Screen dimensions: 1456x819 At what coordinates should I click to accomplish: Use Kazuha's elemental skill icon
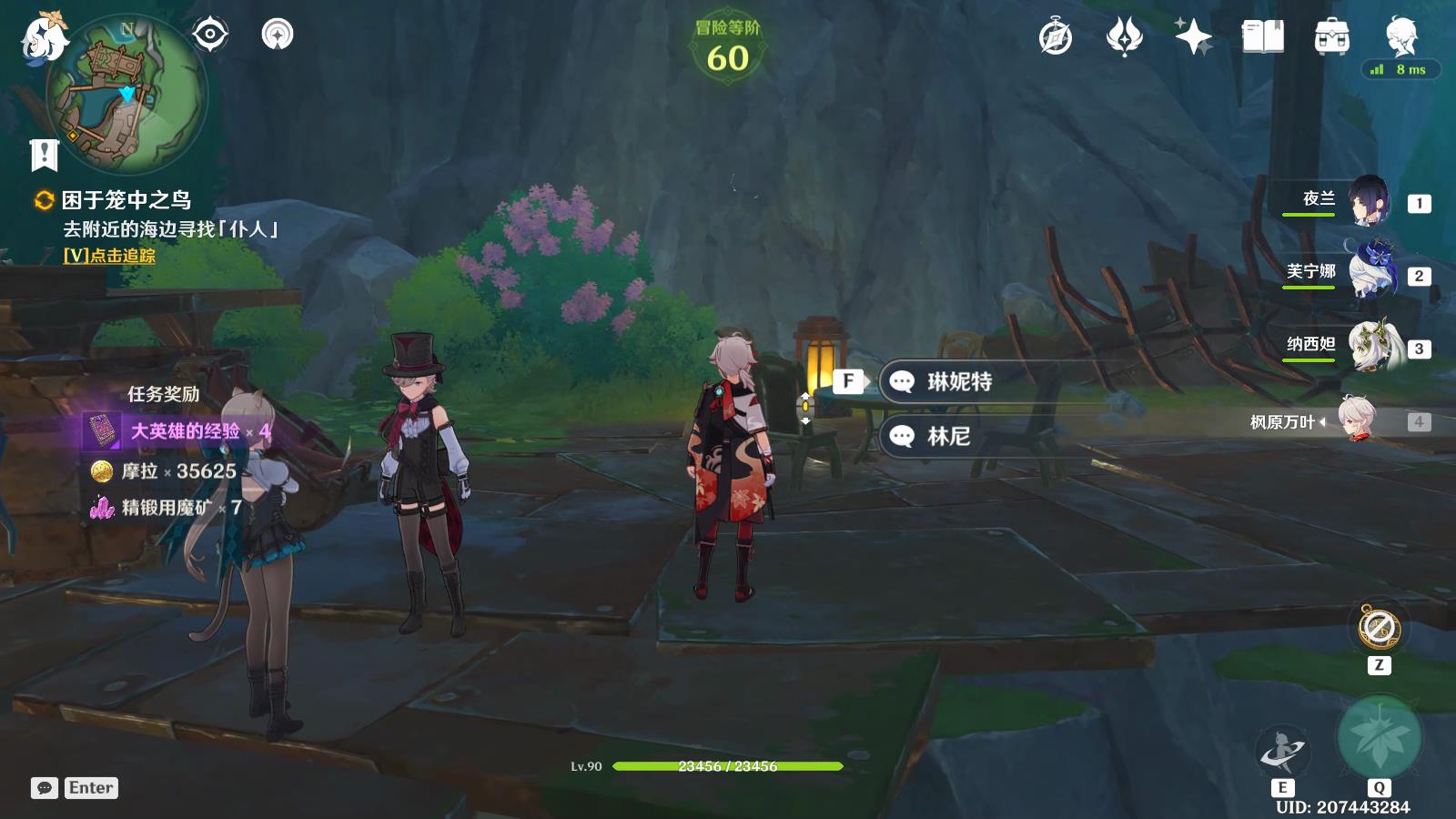click(1281, 751)
